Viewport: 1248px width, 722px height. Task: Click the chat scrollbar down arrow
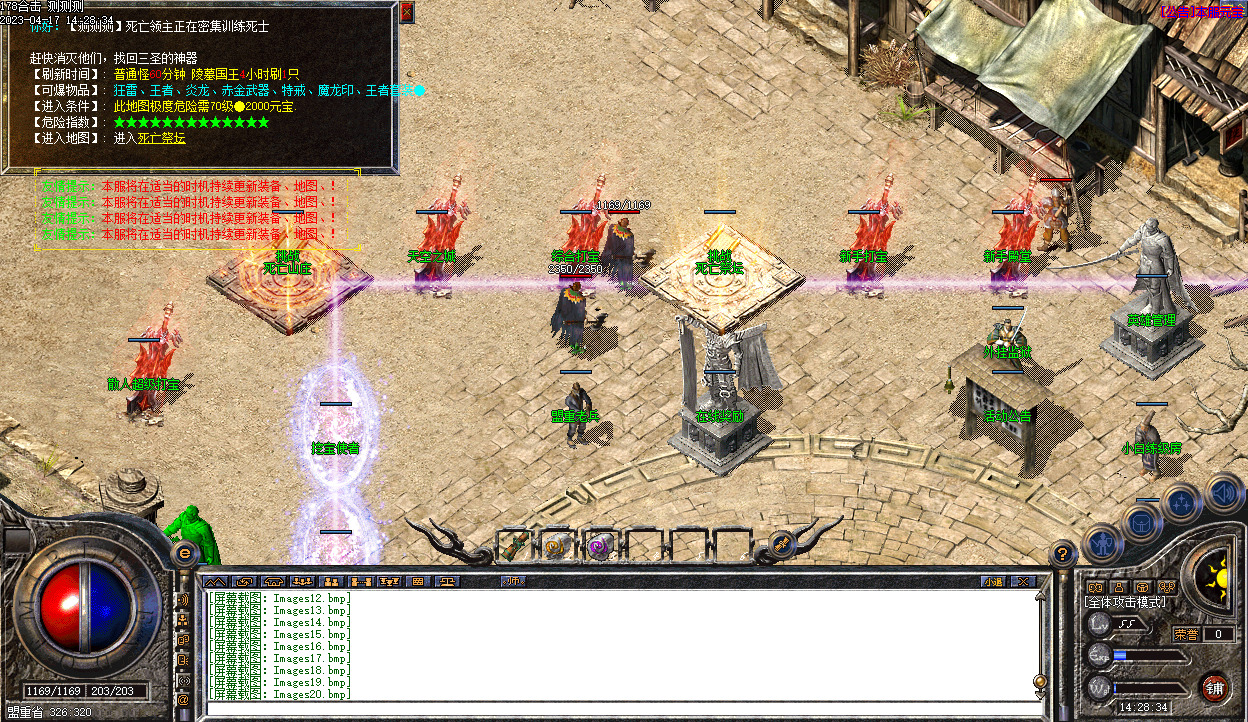click(1040, 694)
